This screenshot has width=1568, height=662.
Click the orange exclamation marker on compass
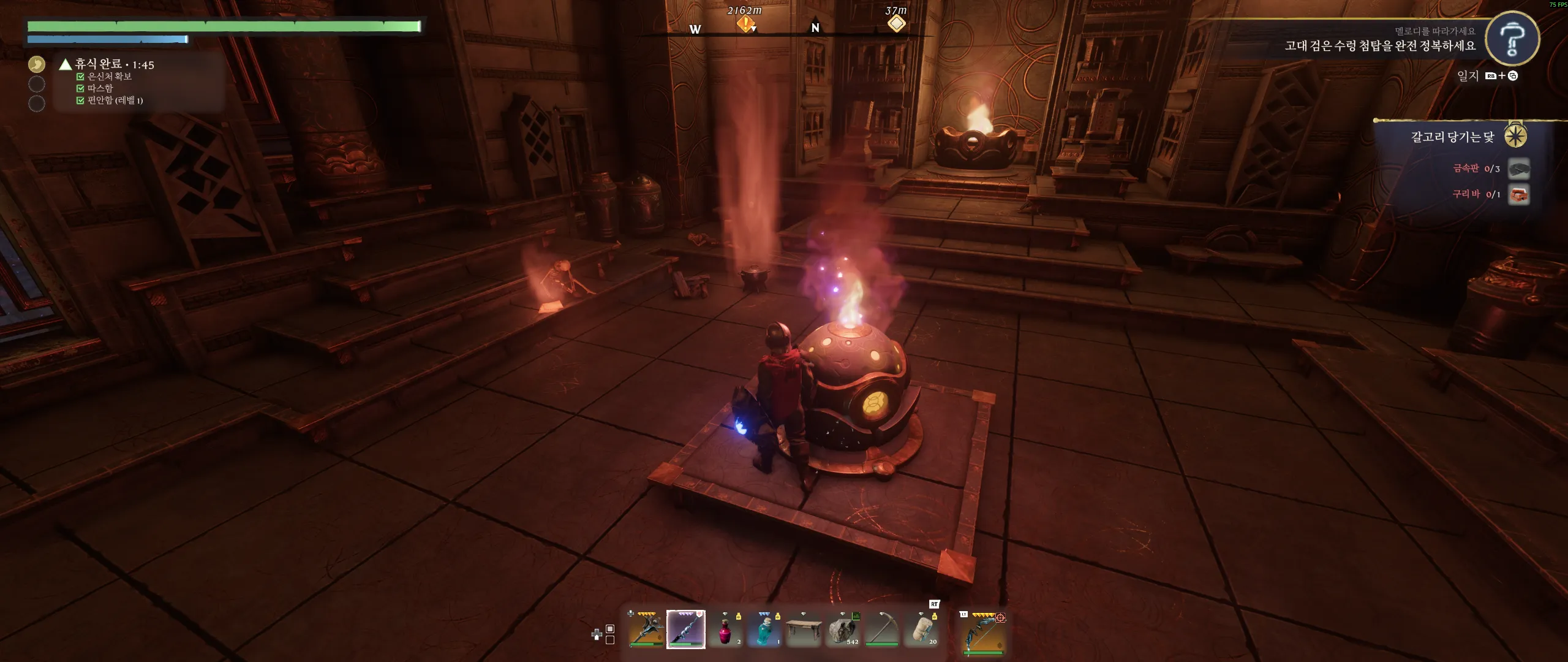pos(745,24)
